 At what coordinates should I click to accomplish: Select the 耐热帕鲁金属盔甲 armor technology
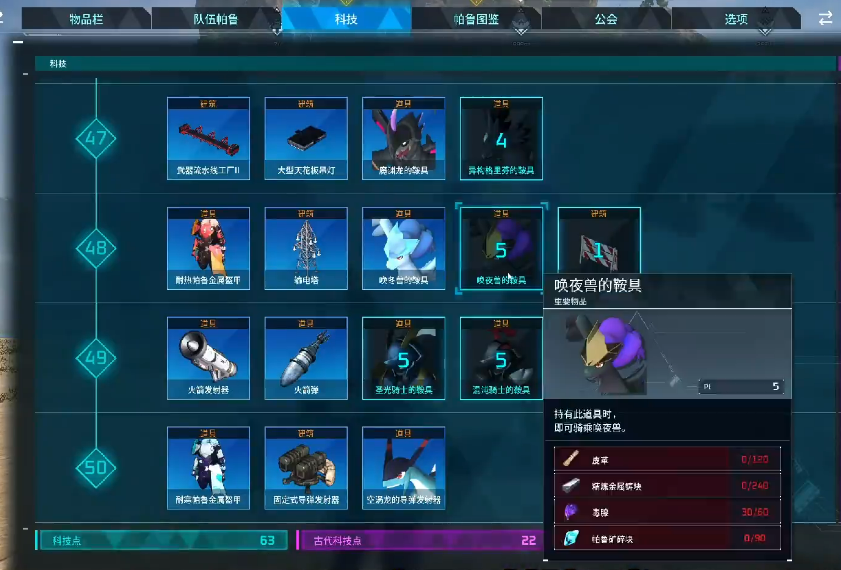click(207, 248)
